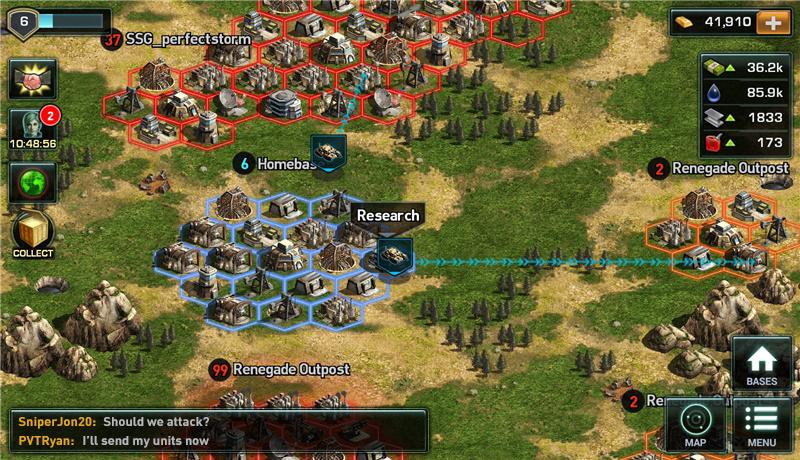Open the green globe world icon

click(x=32, y=183)
